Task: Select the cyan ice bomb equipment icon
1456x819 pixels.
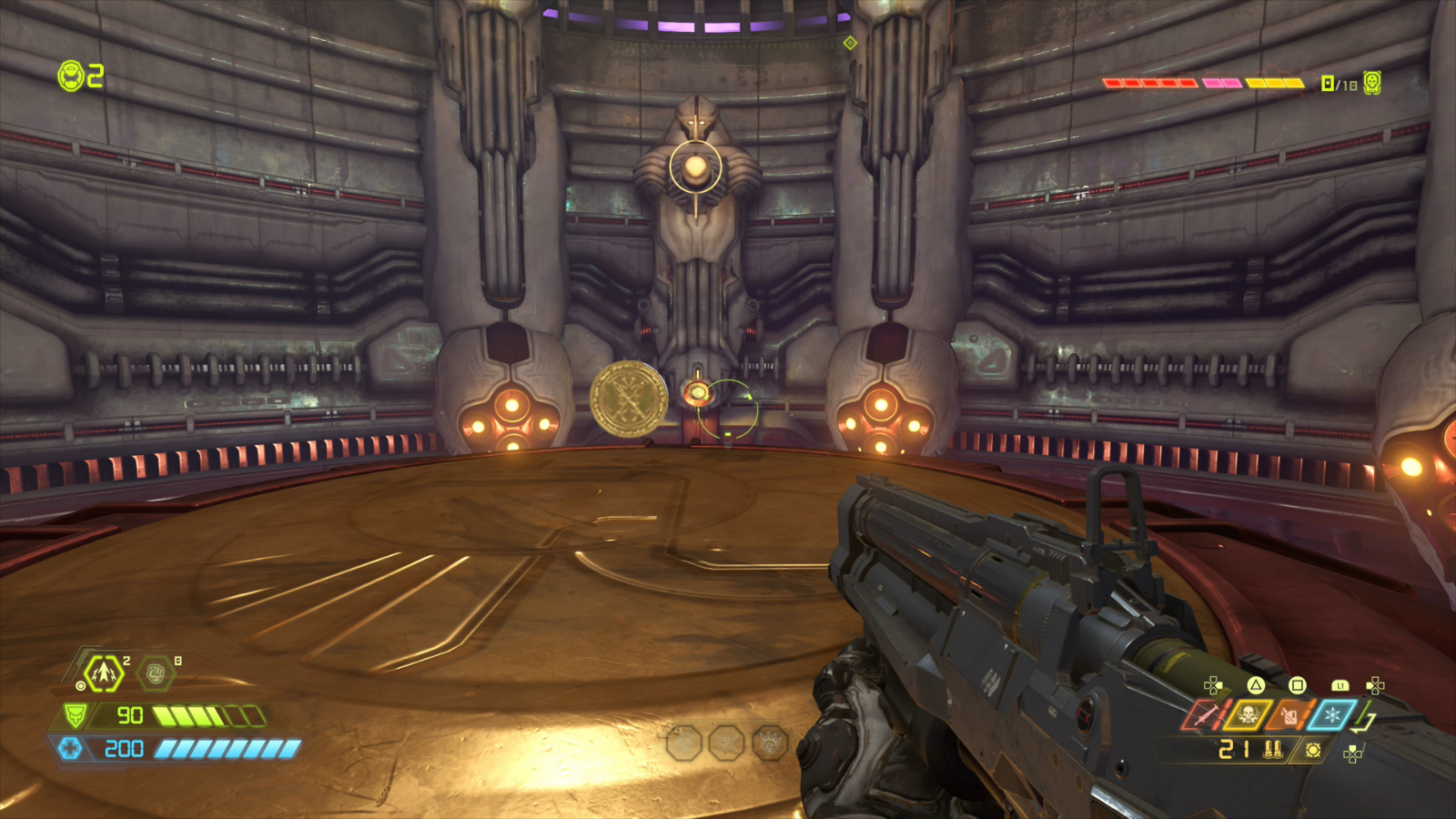Action: coord(1332,714)
